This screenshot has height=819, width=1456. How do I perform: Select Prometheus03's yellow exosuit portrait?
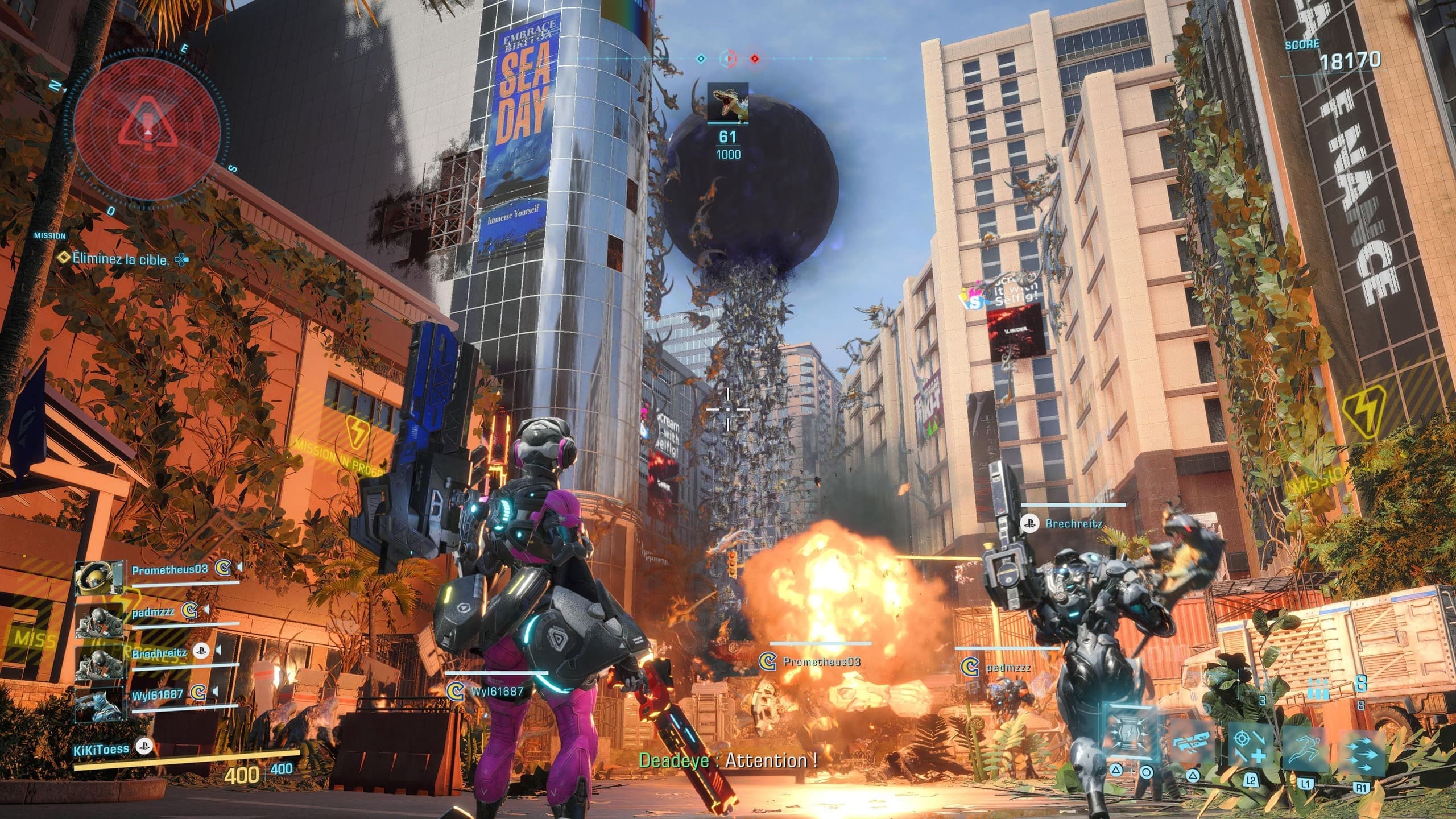99,578
